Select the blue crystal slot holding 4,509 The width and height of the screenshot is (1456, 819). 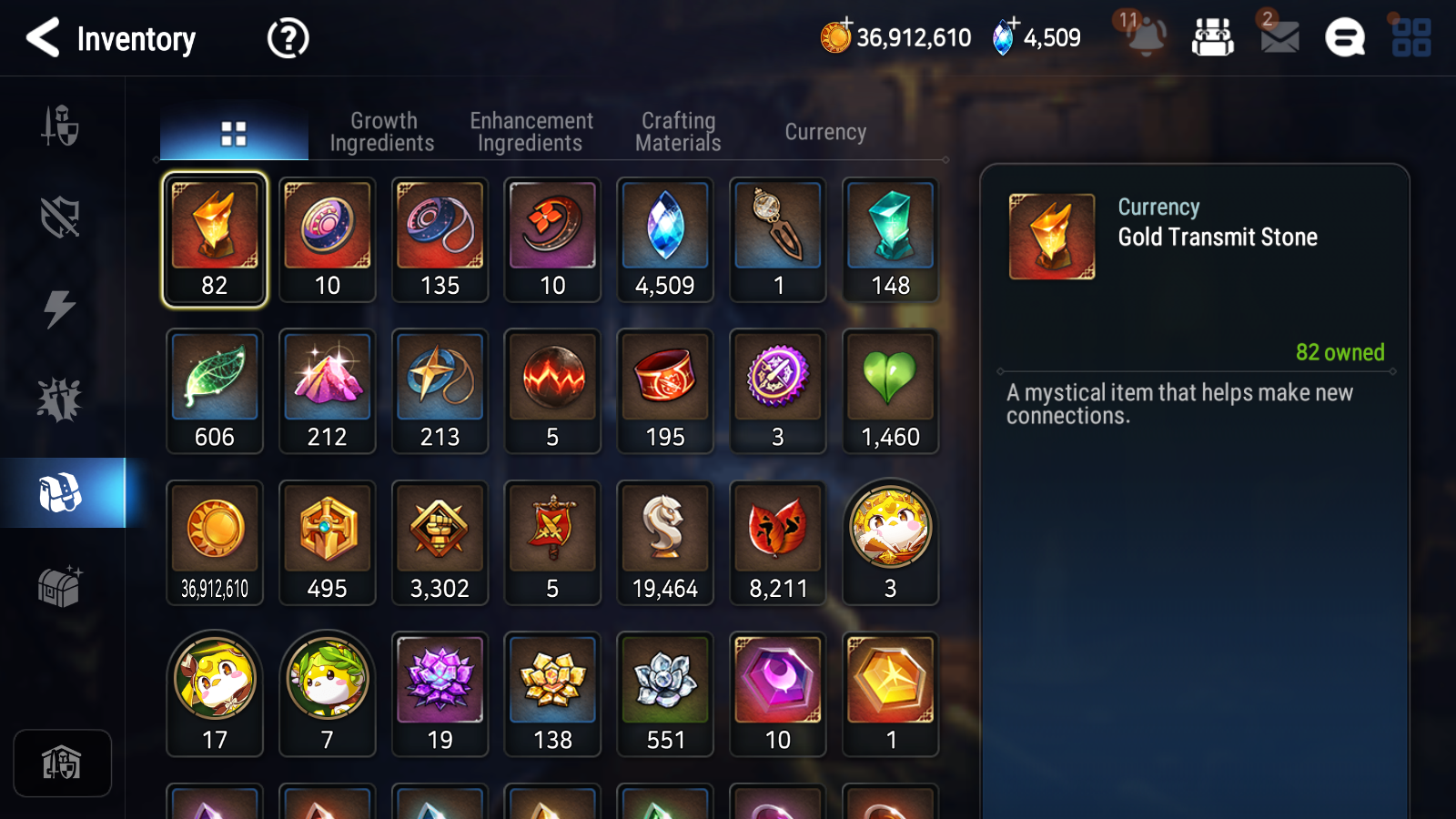click(x=665, y=240)
